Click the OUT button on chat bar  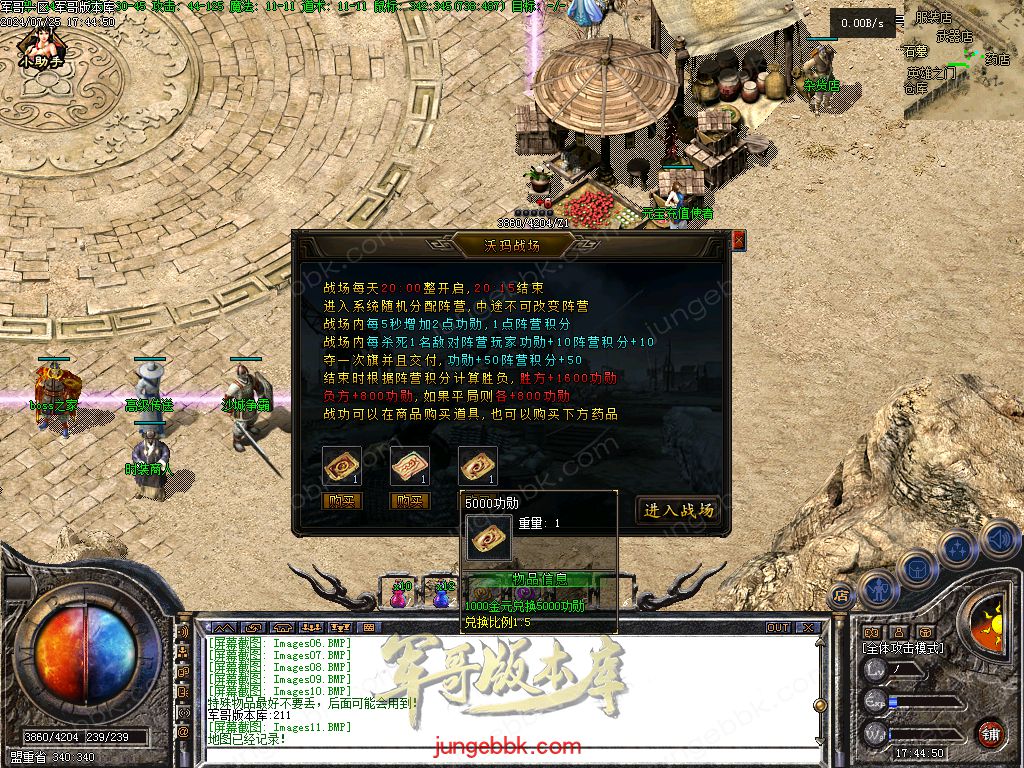[x=778, y=628]
